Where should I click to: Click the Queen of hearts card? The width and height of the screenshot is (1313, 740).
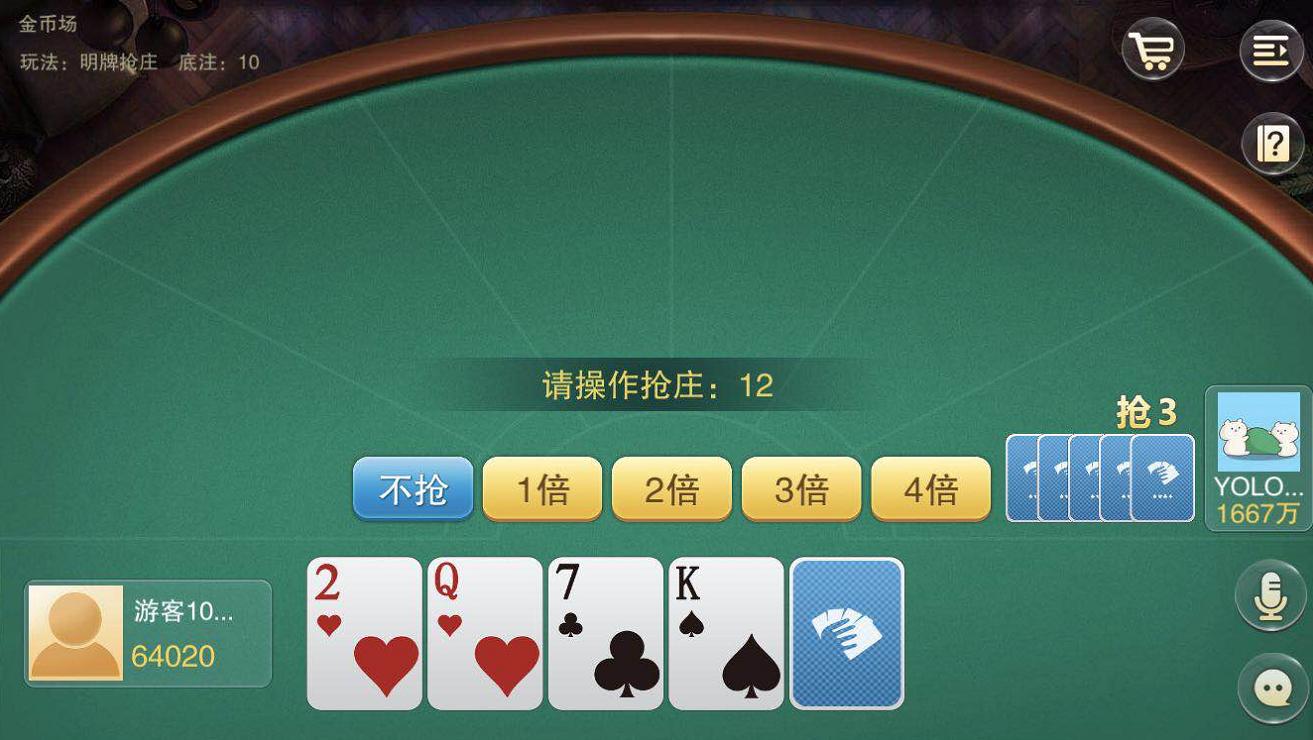[x=484, y=630]
